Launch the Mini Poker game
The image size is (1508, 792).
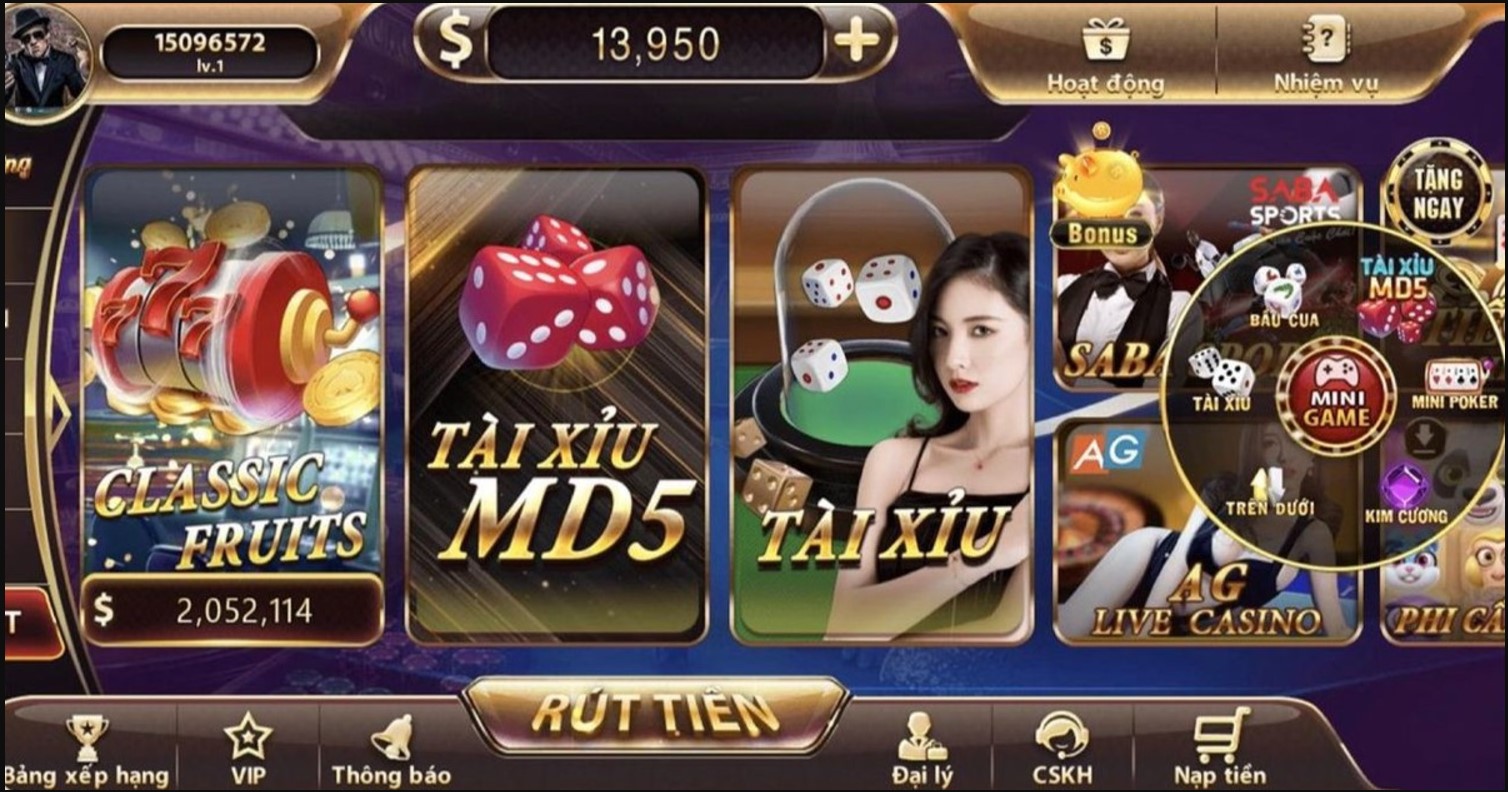tap(1455, 375)
